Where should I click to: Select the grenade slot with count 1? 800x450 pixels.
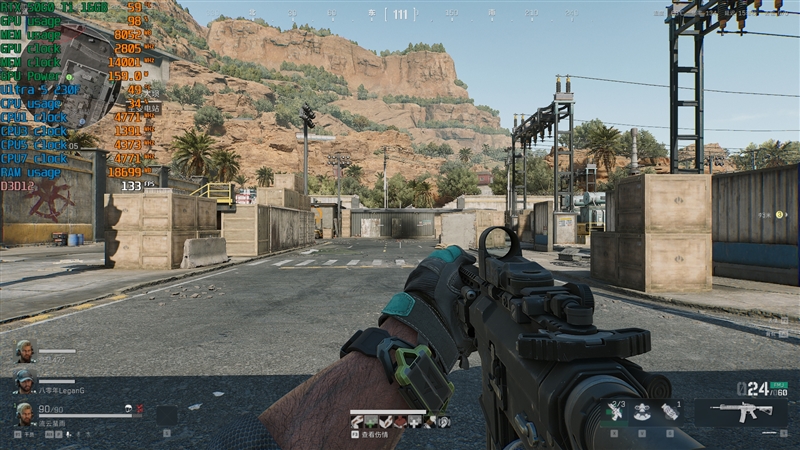point(670,411)
